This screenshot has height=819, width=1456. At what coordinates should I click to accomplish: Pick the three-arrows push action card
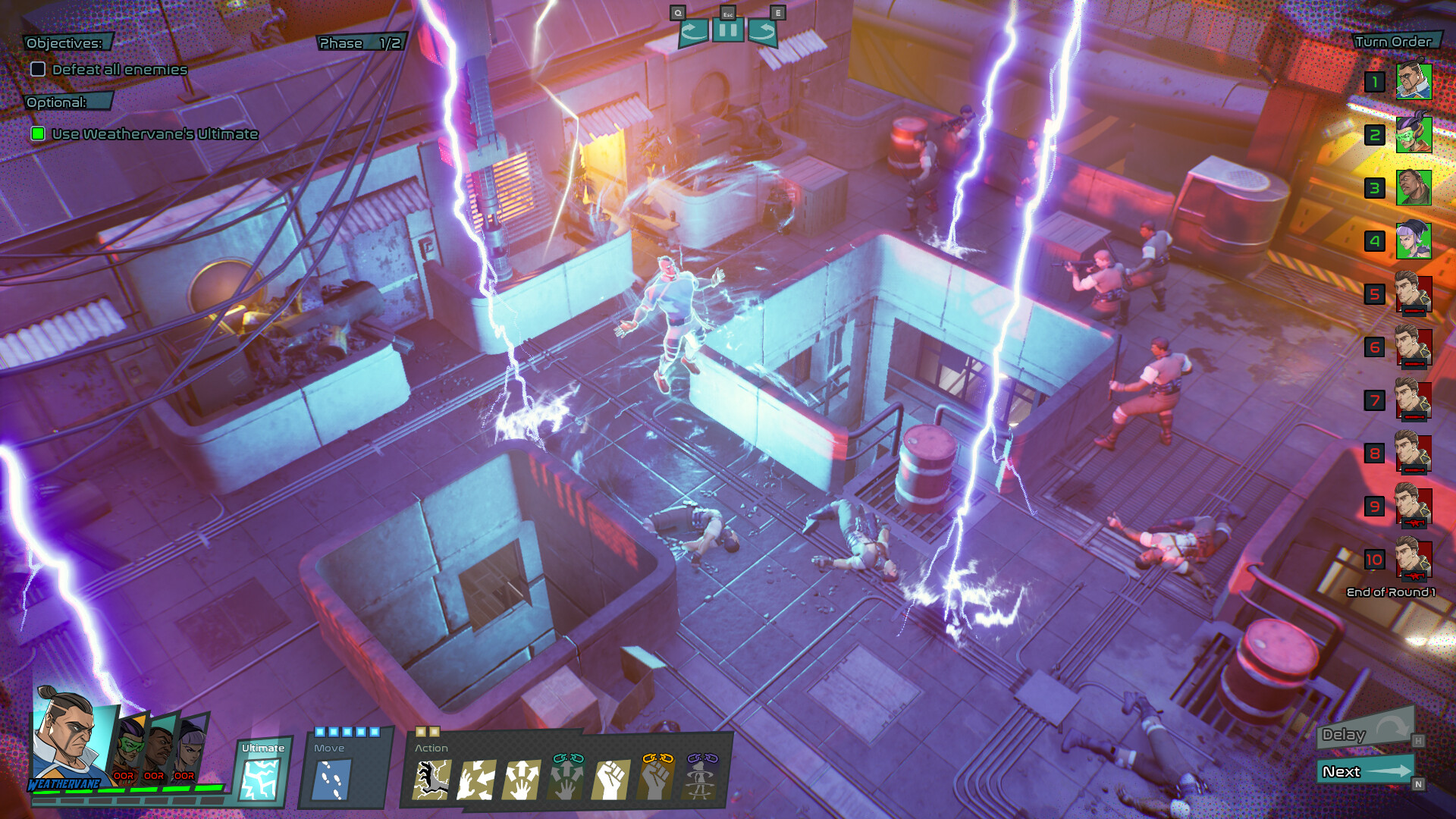pos(522,780)
